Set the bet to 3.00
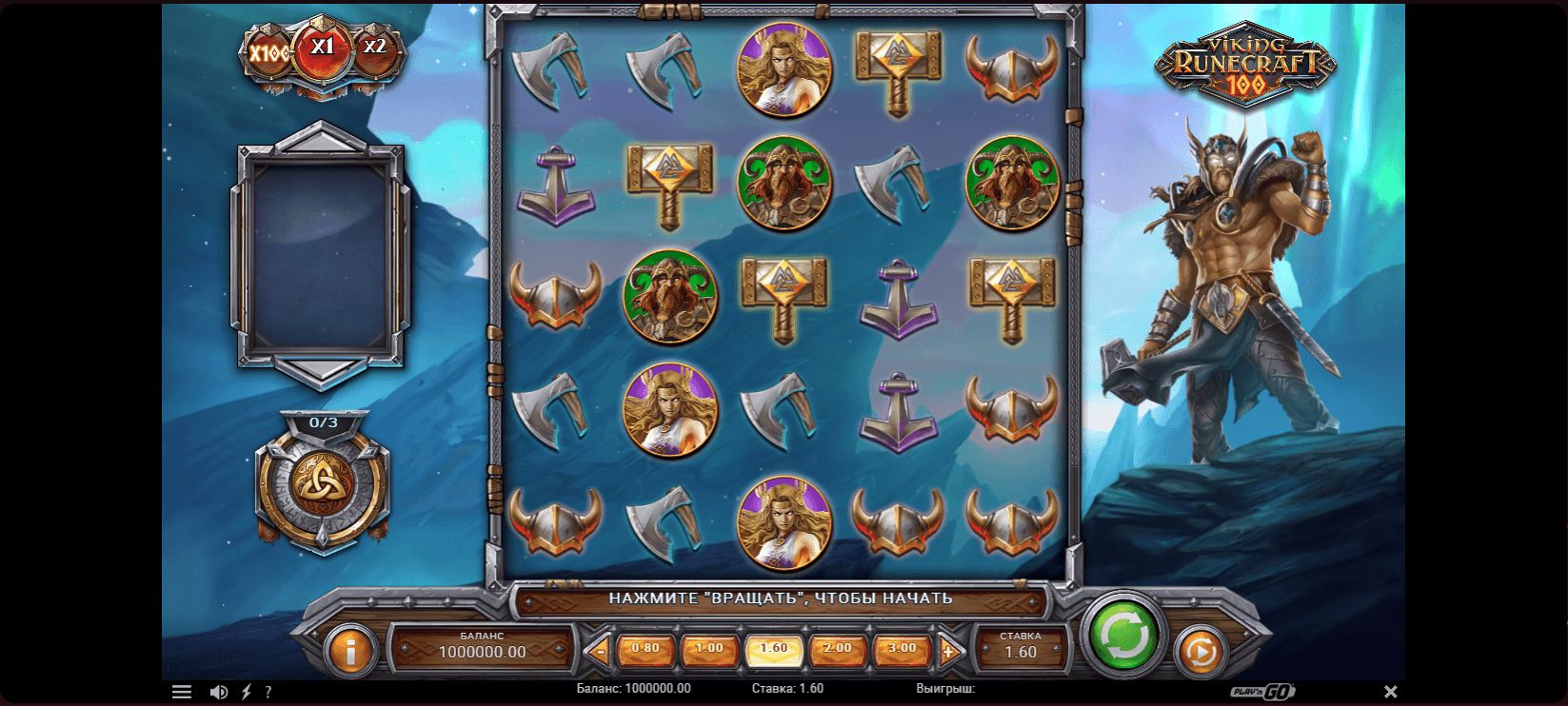The width and height of the screenshot is (1568, 706). pyautogui.click(x=902, y=650)
